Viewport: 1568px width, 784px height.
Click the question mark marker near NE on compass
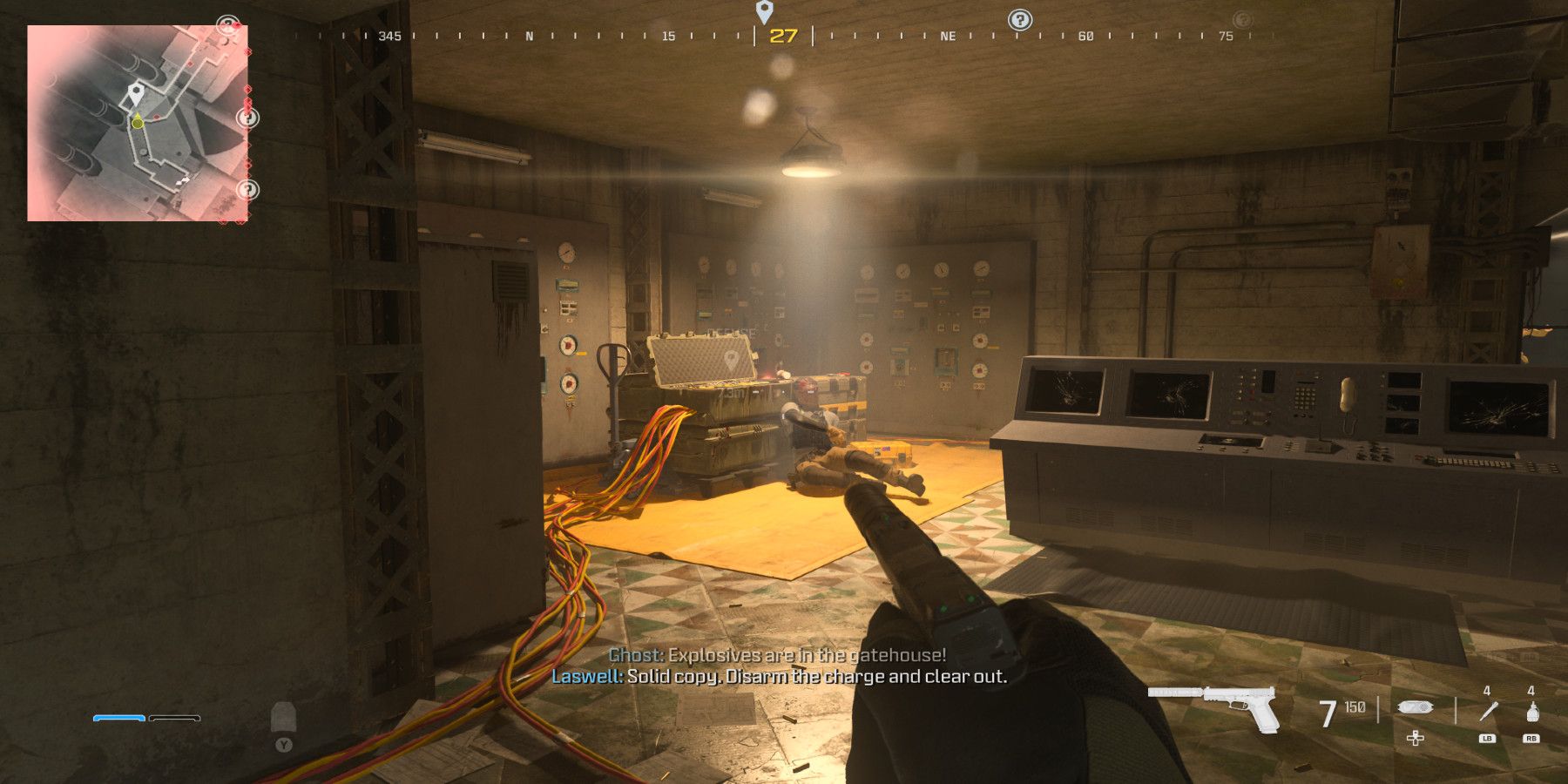(1021, 17)
